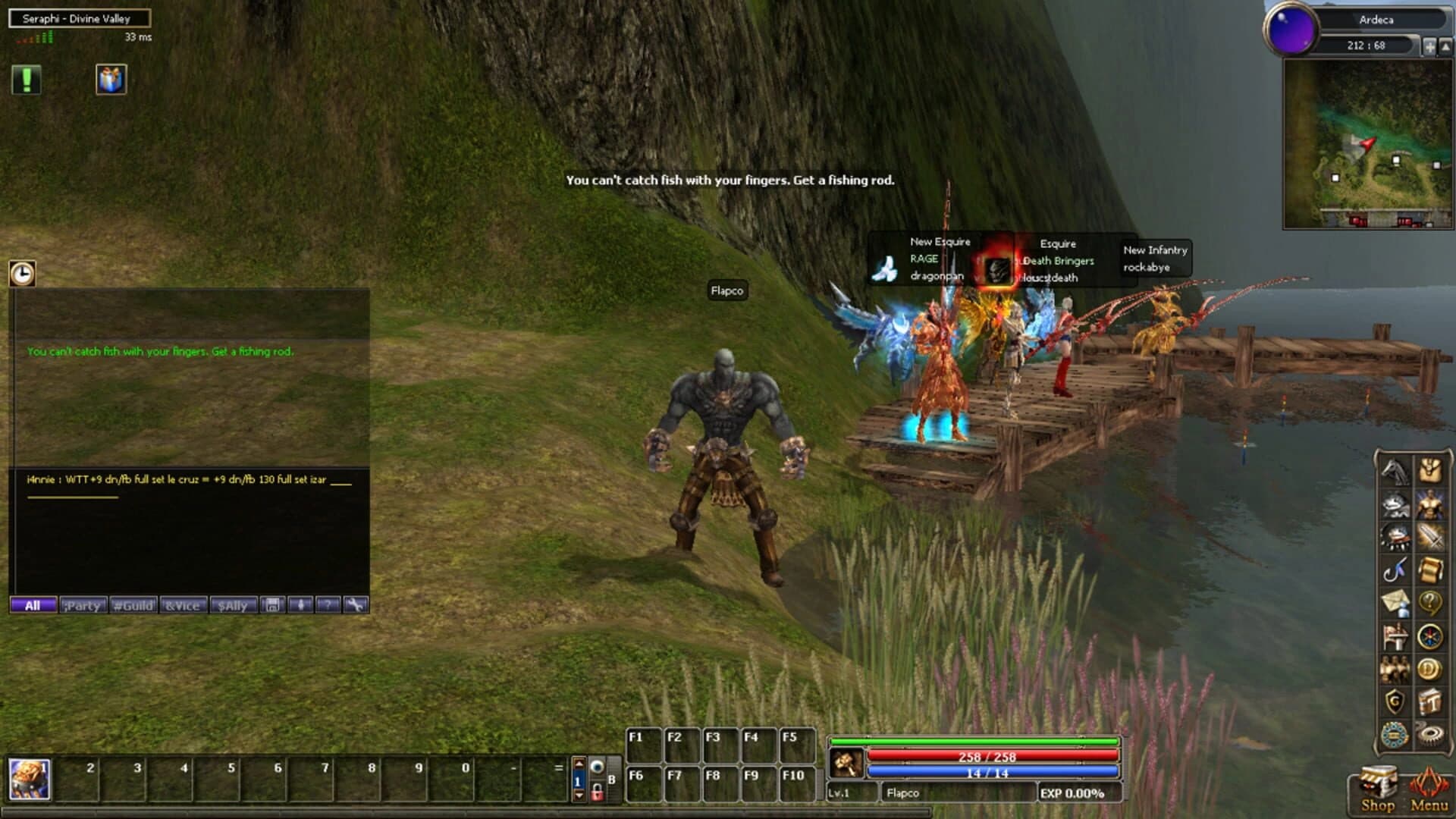
Task: Switch to the ;Party chat tab
Action: [x=82, y=606]
